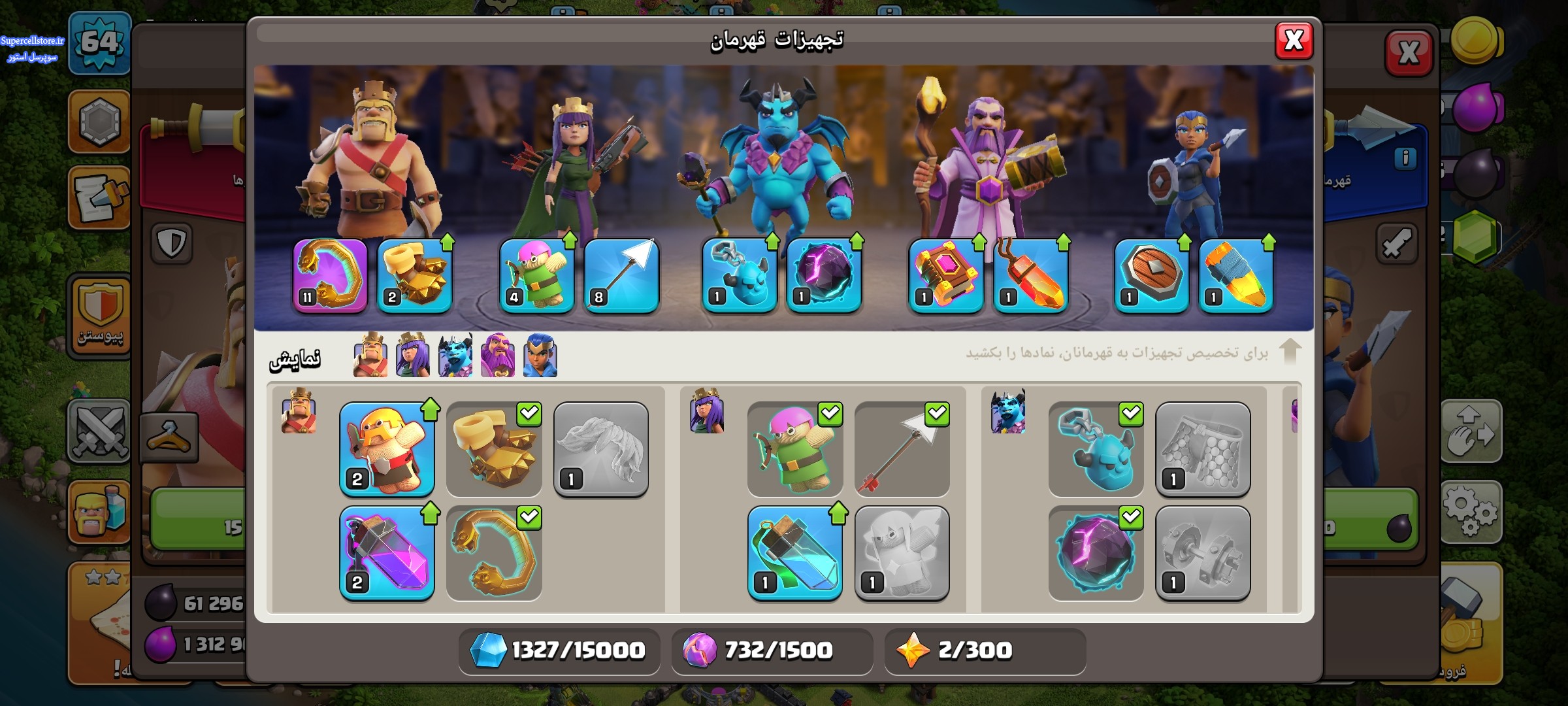Choose the Rage Vial equipment
Screen dimensions: 1568x706
click(x=387, y=554)
